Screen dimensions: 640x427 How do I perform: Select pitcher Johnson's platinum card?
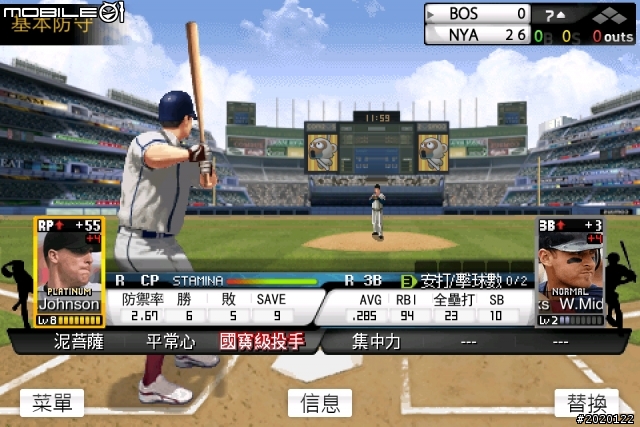(69, 272)
